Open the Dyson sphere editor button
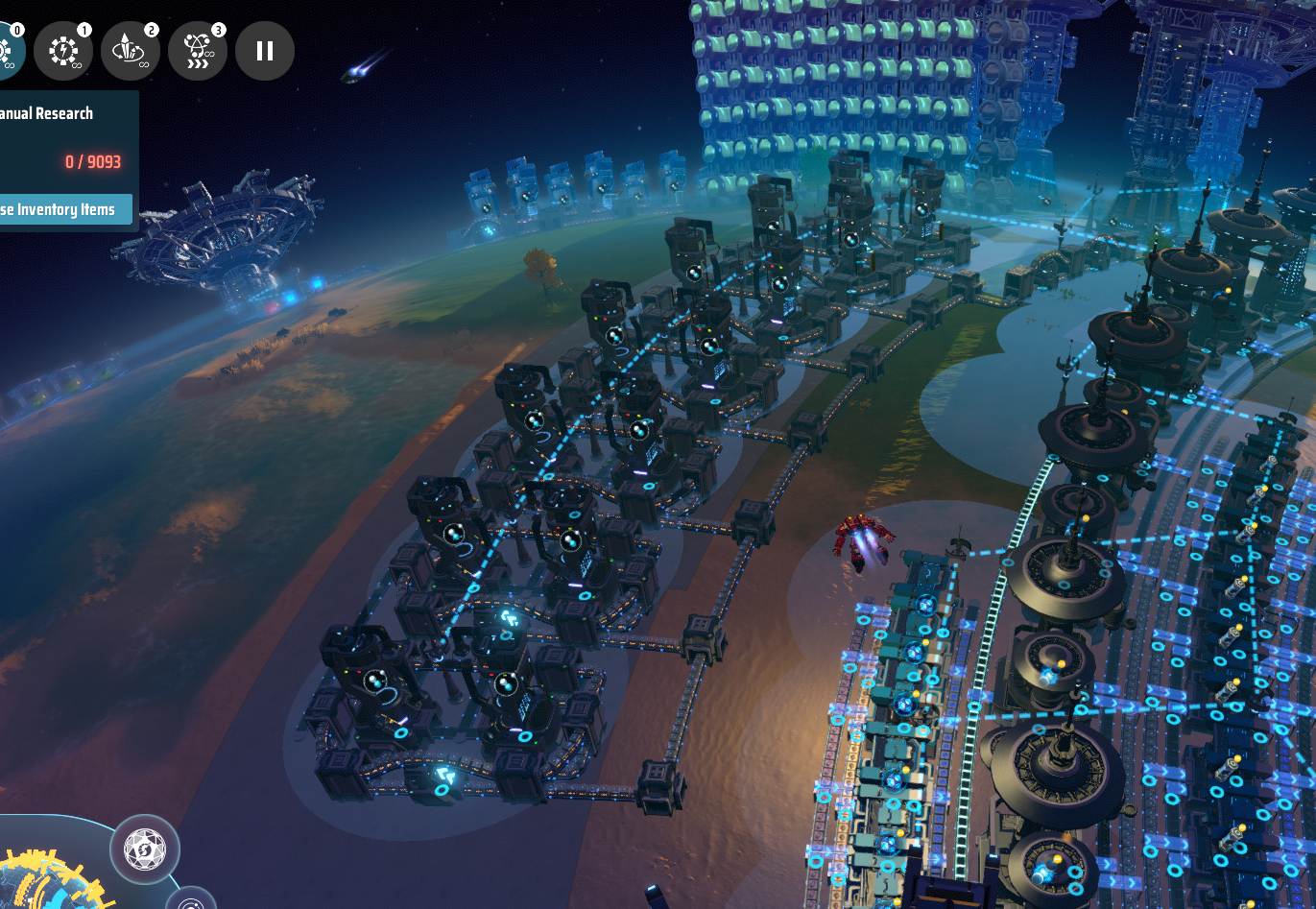1316x909 pixels. point(145,849)
